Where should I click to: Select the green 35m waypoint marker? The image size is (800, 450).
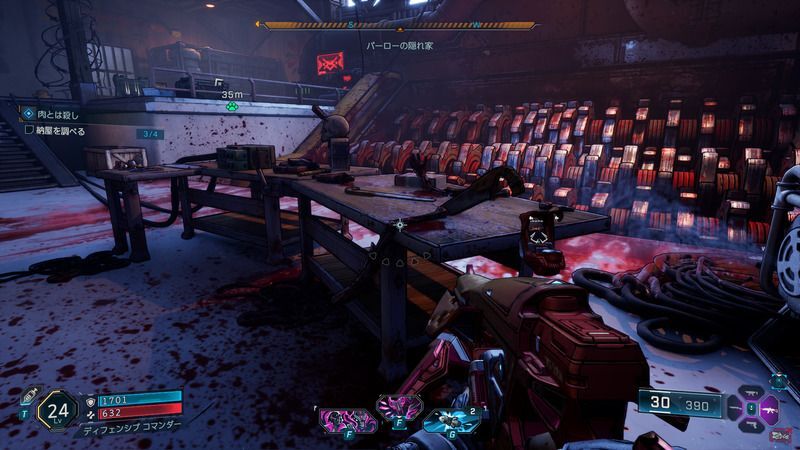[x=232, y=104]
